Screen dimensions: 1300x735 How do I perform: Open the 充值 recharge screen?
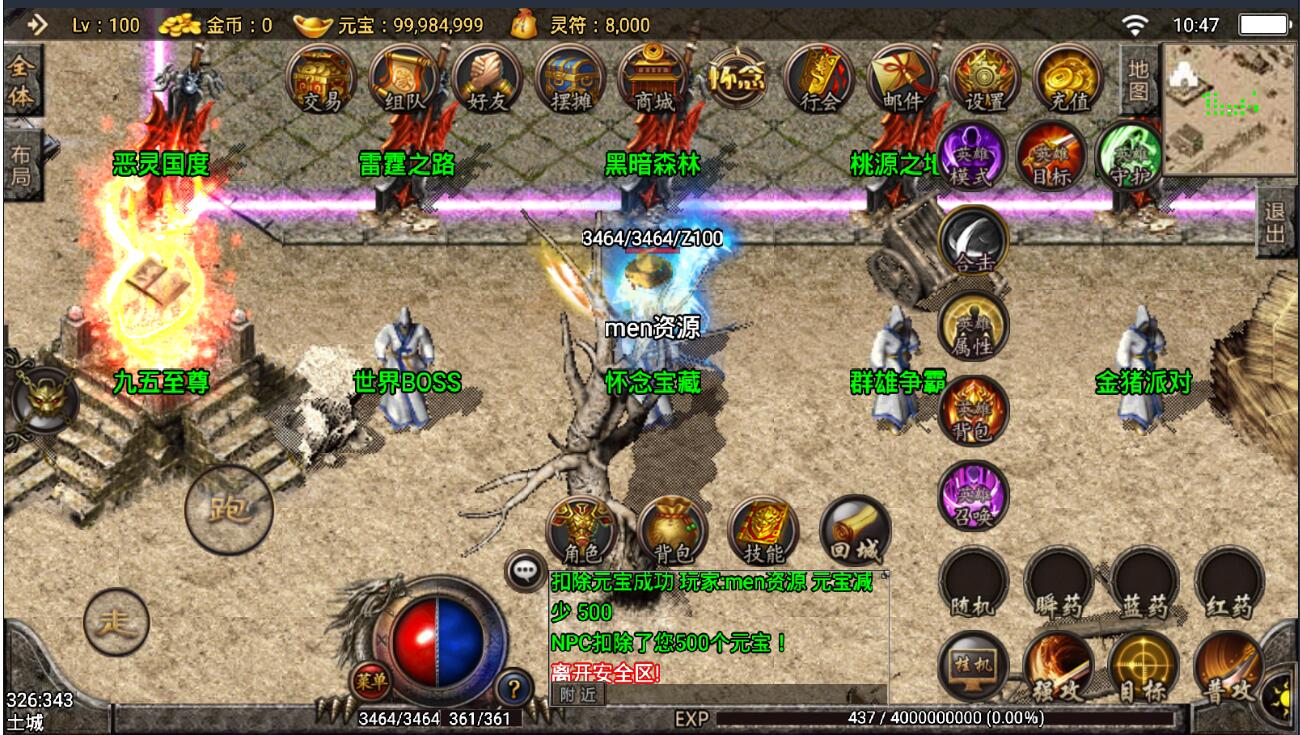pyautogui.click(x=1068, y=79)
